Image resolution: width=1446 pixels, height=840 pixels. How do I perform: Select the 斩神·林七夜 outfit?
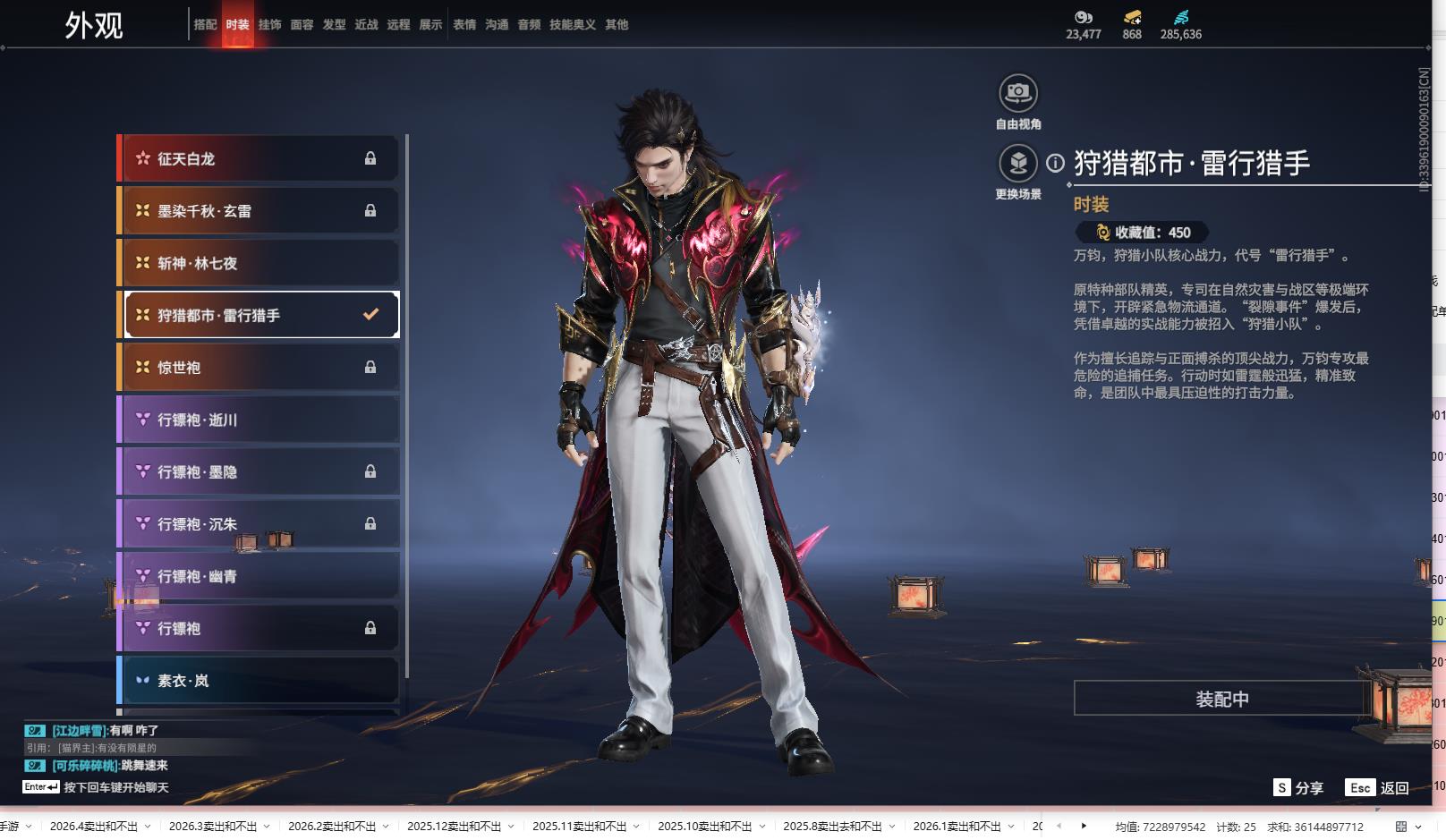(259, 263)
